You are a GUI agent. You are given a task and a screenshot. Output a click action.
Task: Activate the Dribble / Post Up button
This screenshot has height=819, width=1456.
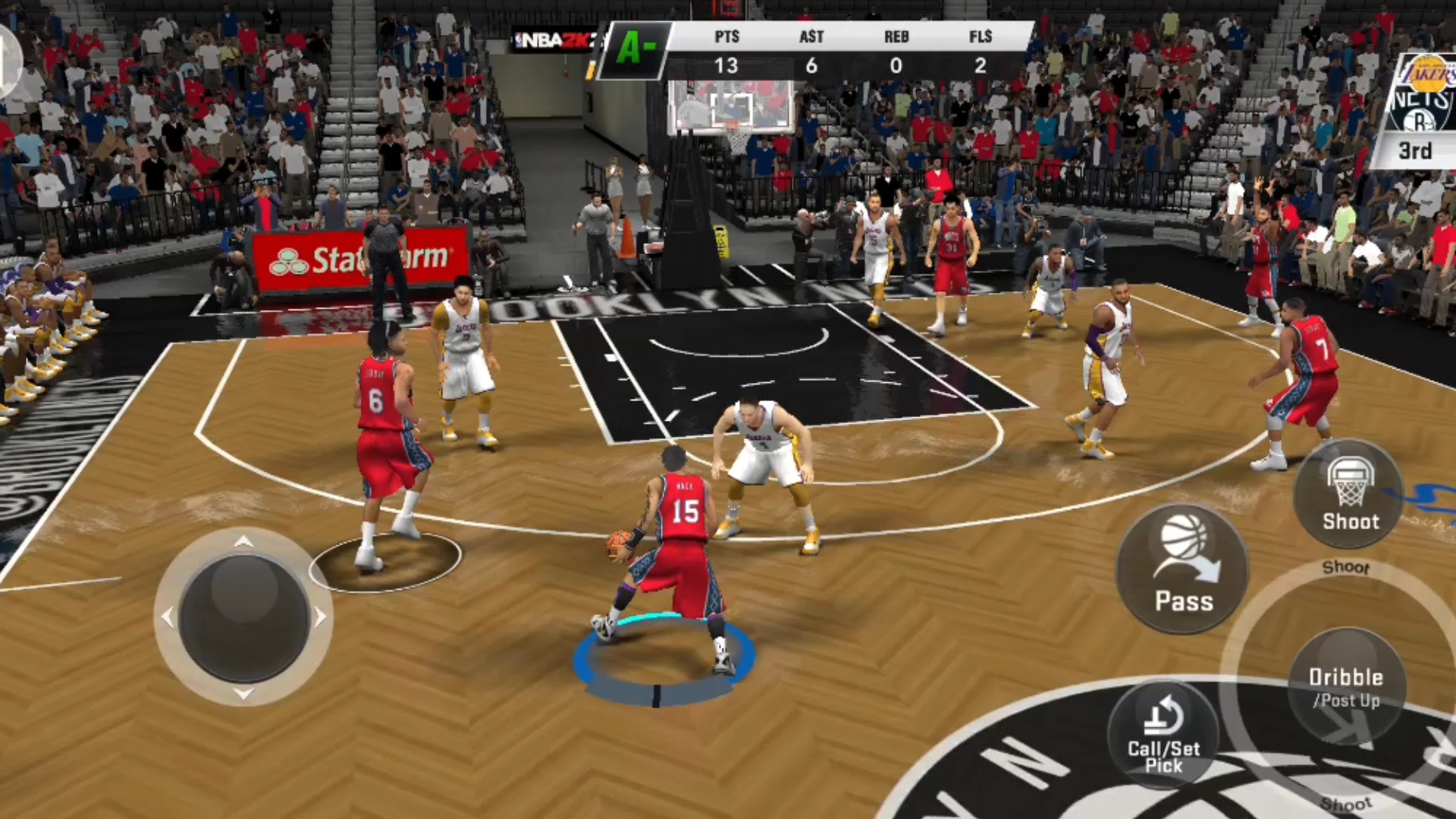pyautogui.click(x=1346, y=686)
